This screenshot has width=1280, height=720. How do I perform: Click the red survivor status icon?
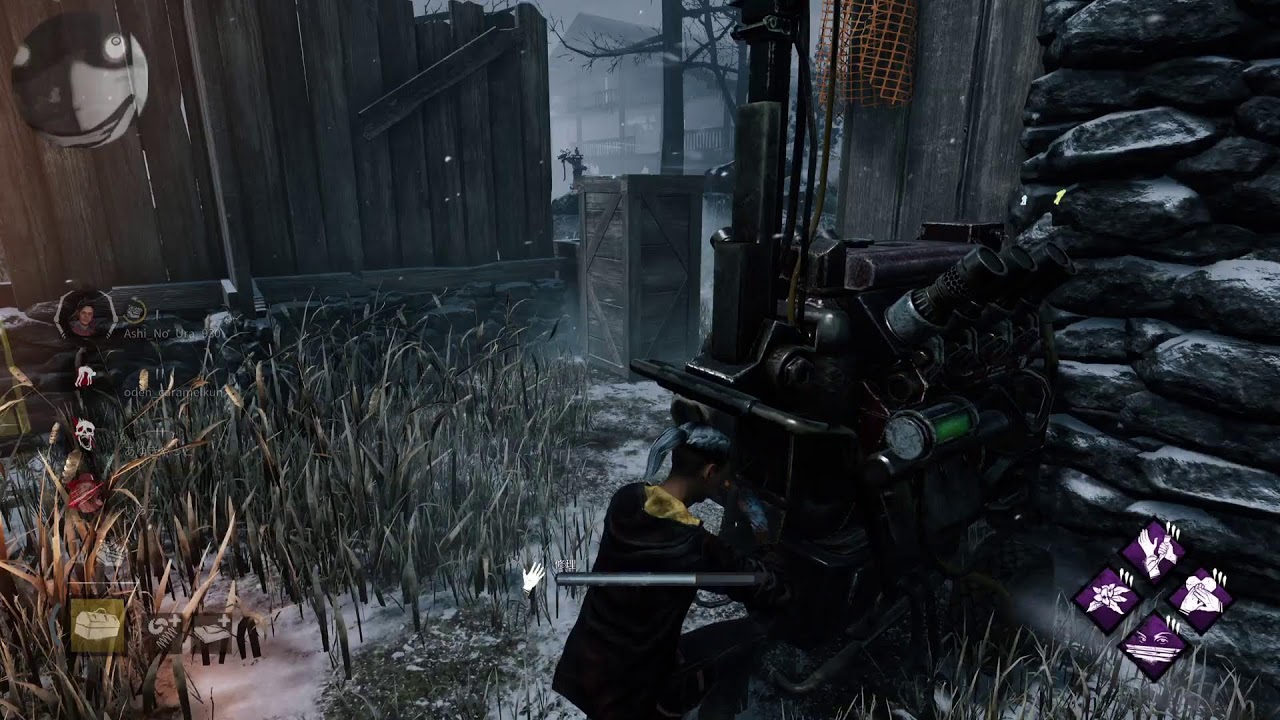click(86, 493)
